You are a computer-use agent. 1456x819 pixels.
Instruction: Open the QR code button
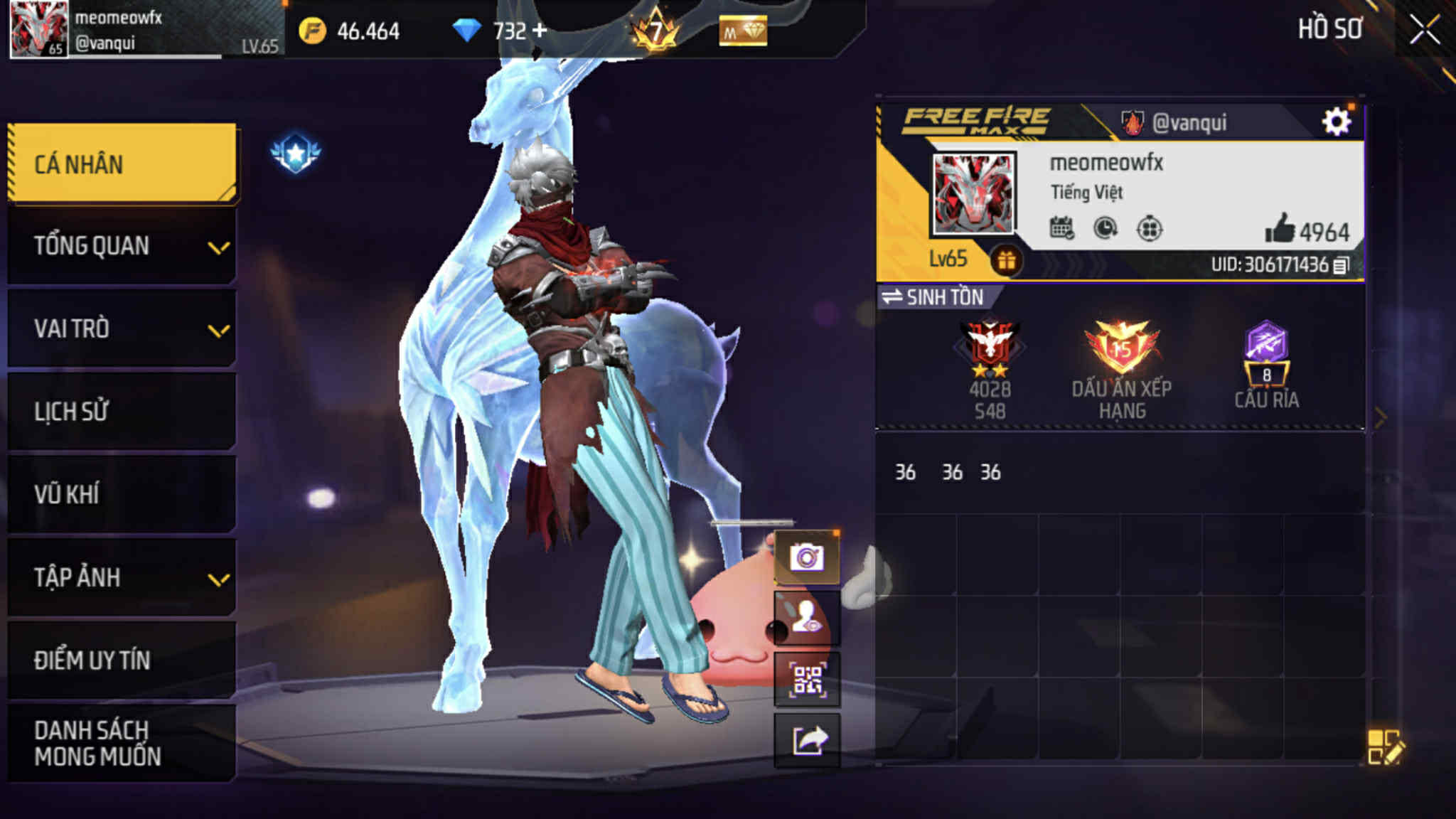[807, 680]
